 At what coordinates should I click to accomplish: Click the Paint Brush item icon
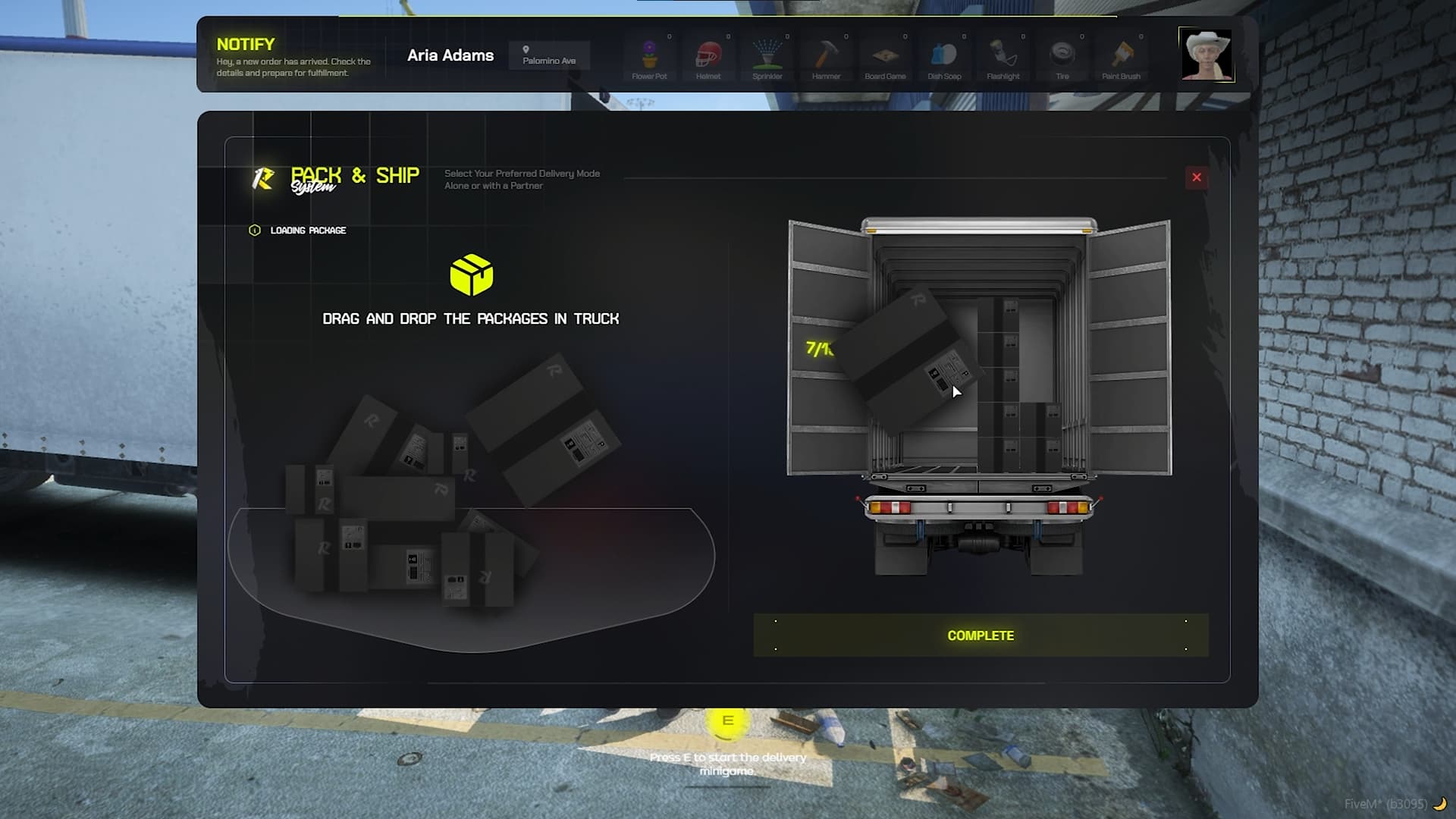coord(1122,53)
